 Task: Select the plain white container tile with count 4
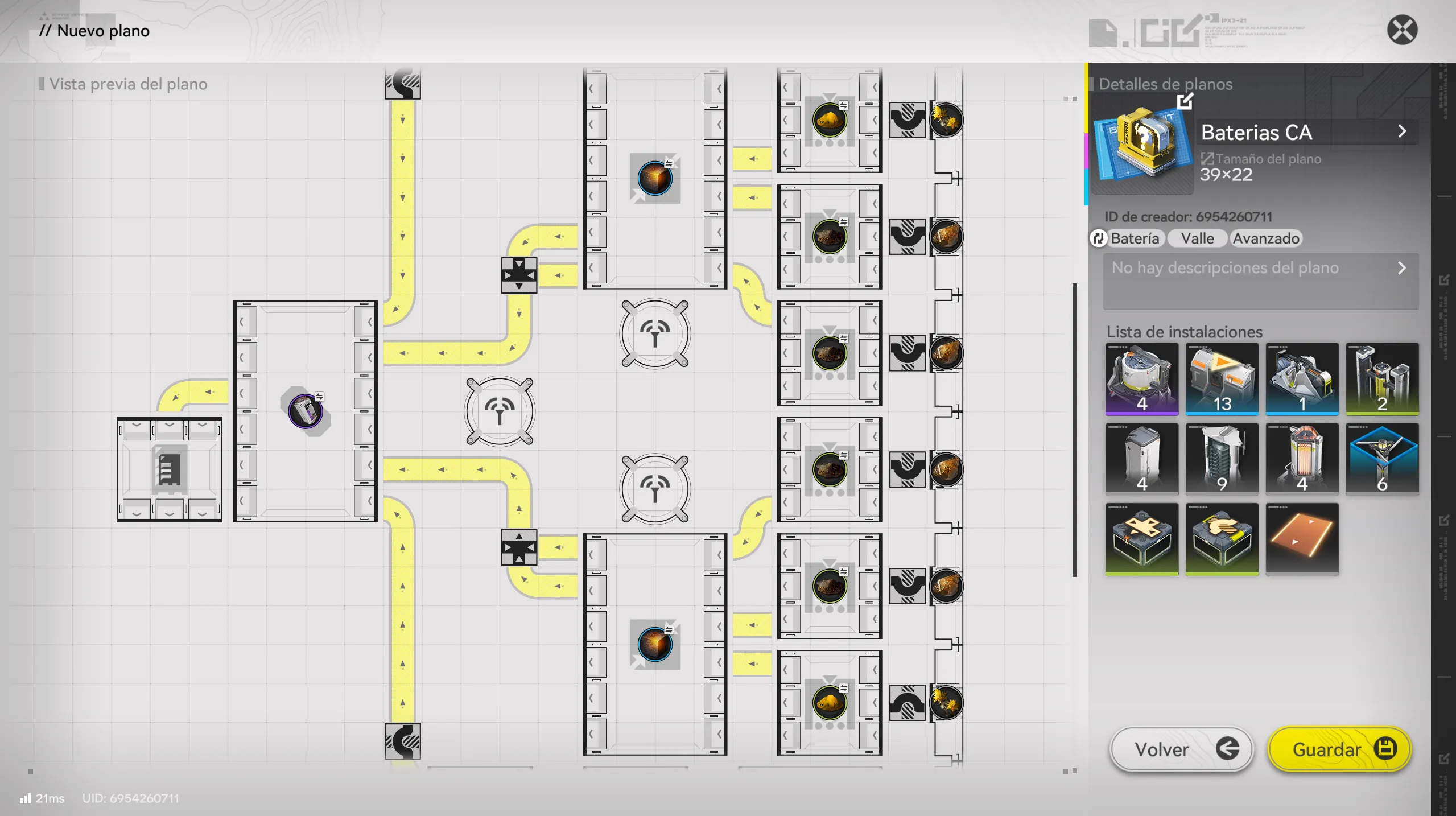click(x=1141, y=459)
